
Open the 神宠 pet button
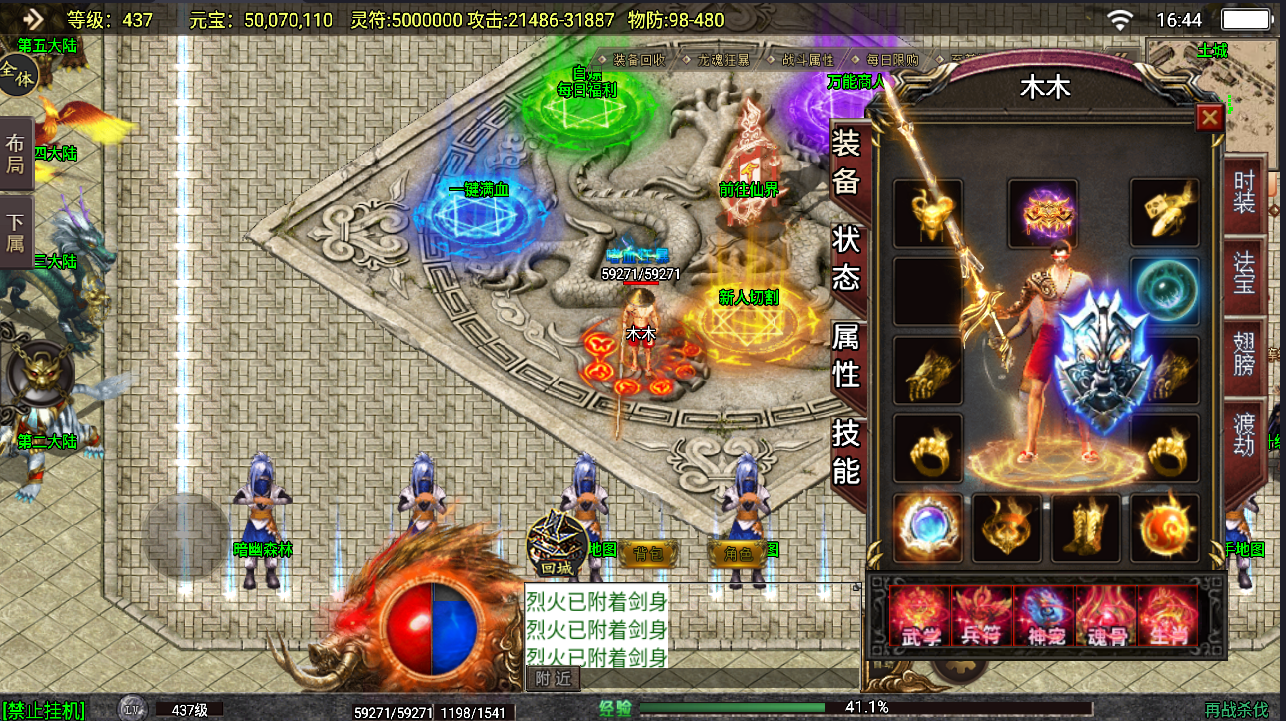pyautogui.click(x=1044, y=616)
